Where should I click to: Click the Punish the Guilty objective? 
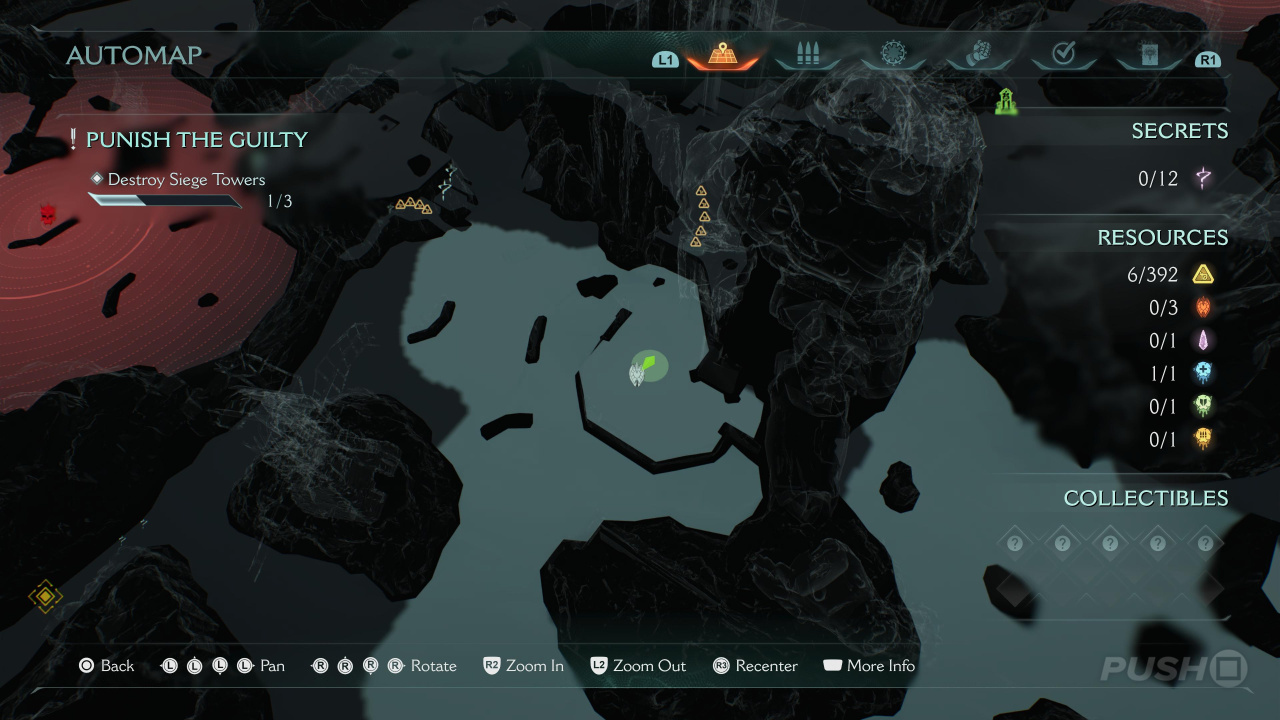(196, 140)
